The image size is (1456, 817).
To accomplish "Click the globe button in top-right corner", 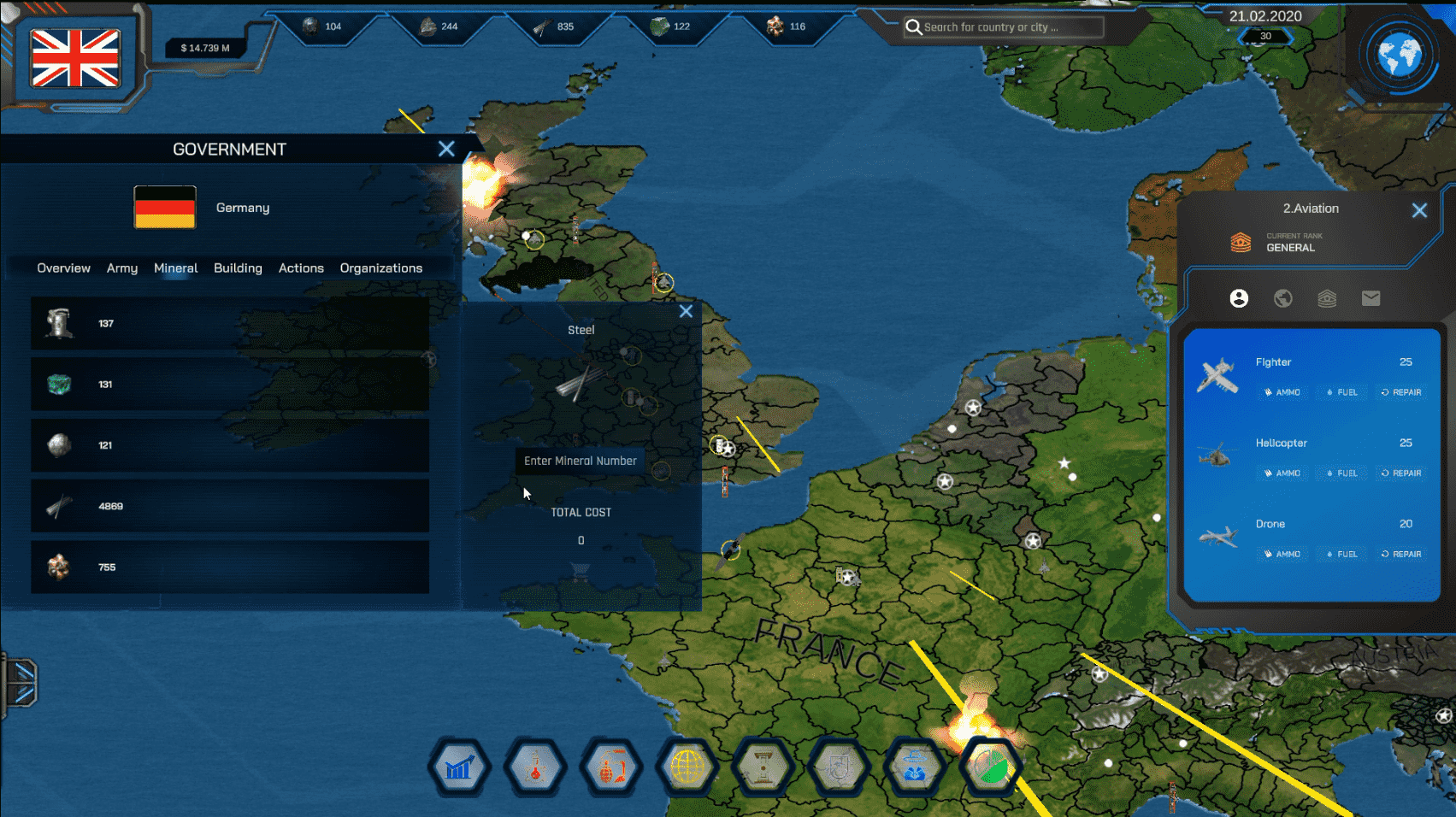I will (1399, 56).
